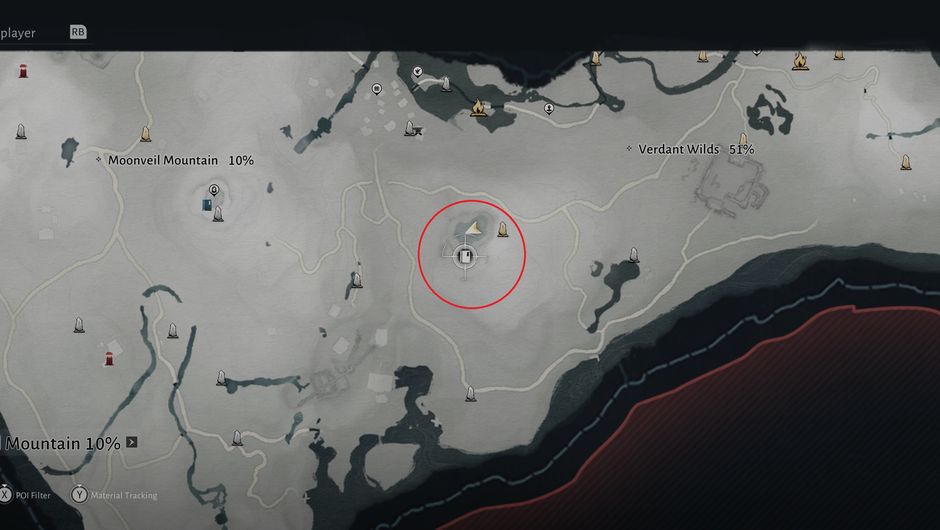940x530 pixels.
Task: Click the white marker under the map crosshair
Action: click(465, 257)
